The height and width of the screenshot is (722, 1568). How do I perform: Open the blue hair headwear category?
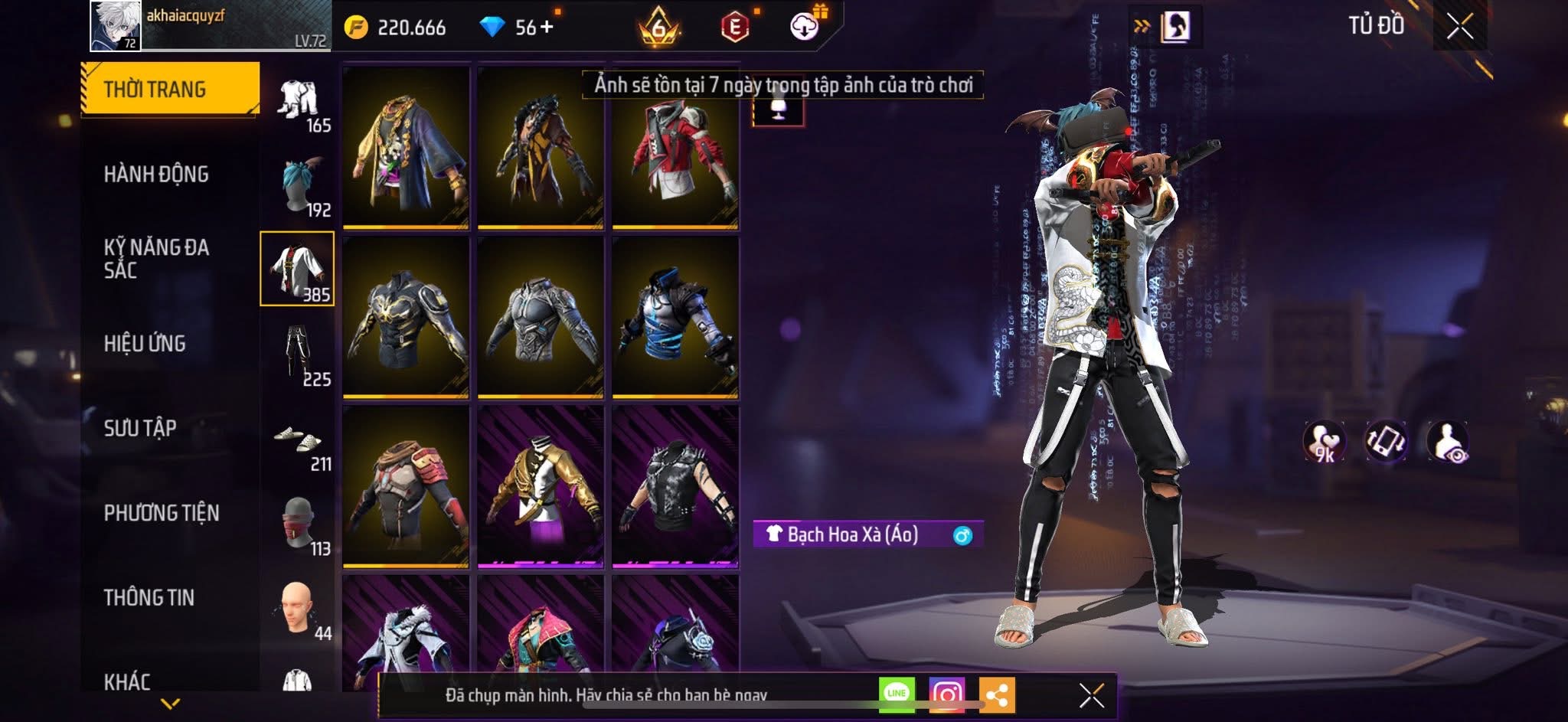(298, 185)
